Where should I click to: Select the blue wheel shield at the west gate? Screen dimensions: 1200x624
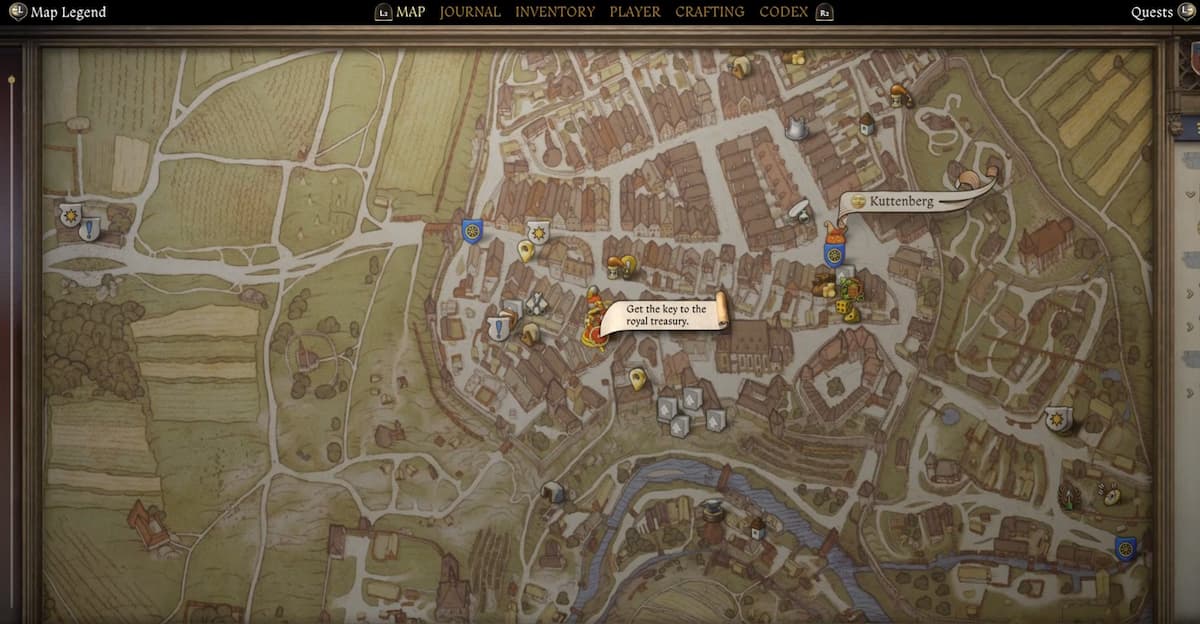pos(472,231)
